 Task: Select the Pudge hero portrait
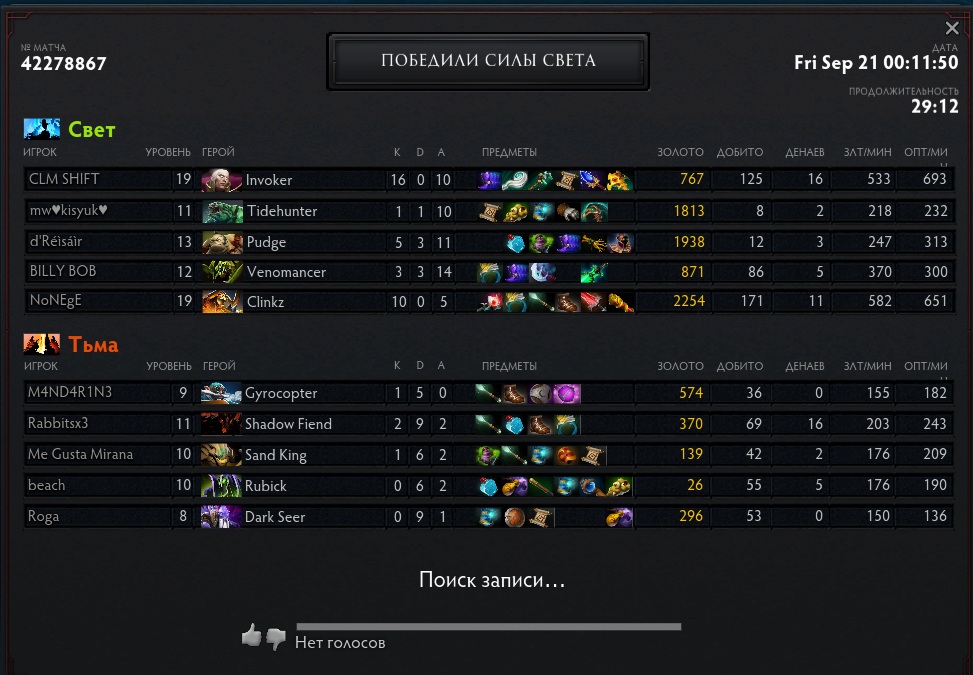pos(222,242)
